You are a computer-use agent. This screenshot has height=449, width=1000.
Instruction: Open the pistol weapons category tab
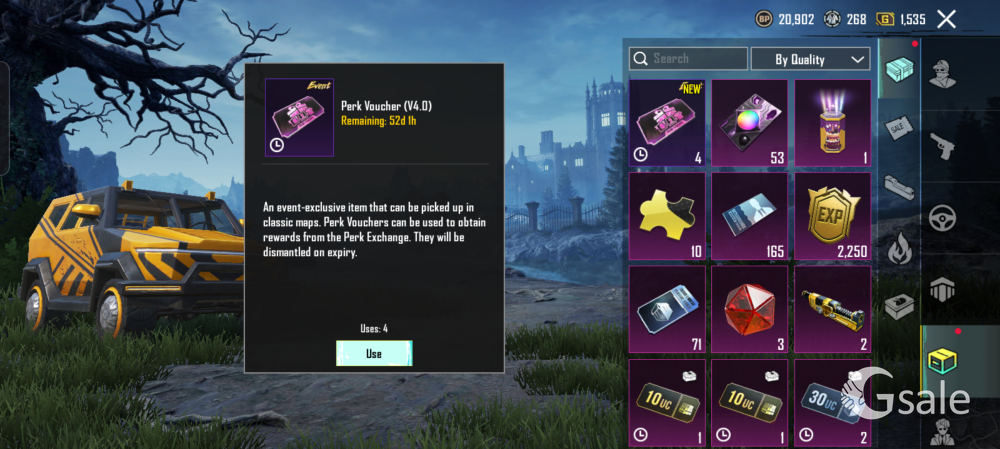pos(943,146)
